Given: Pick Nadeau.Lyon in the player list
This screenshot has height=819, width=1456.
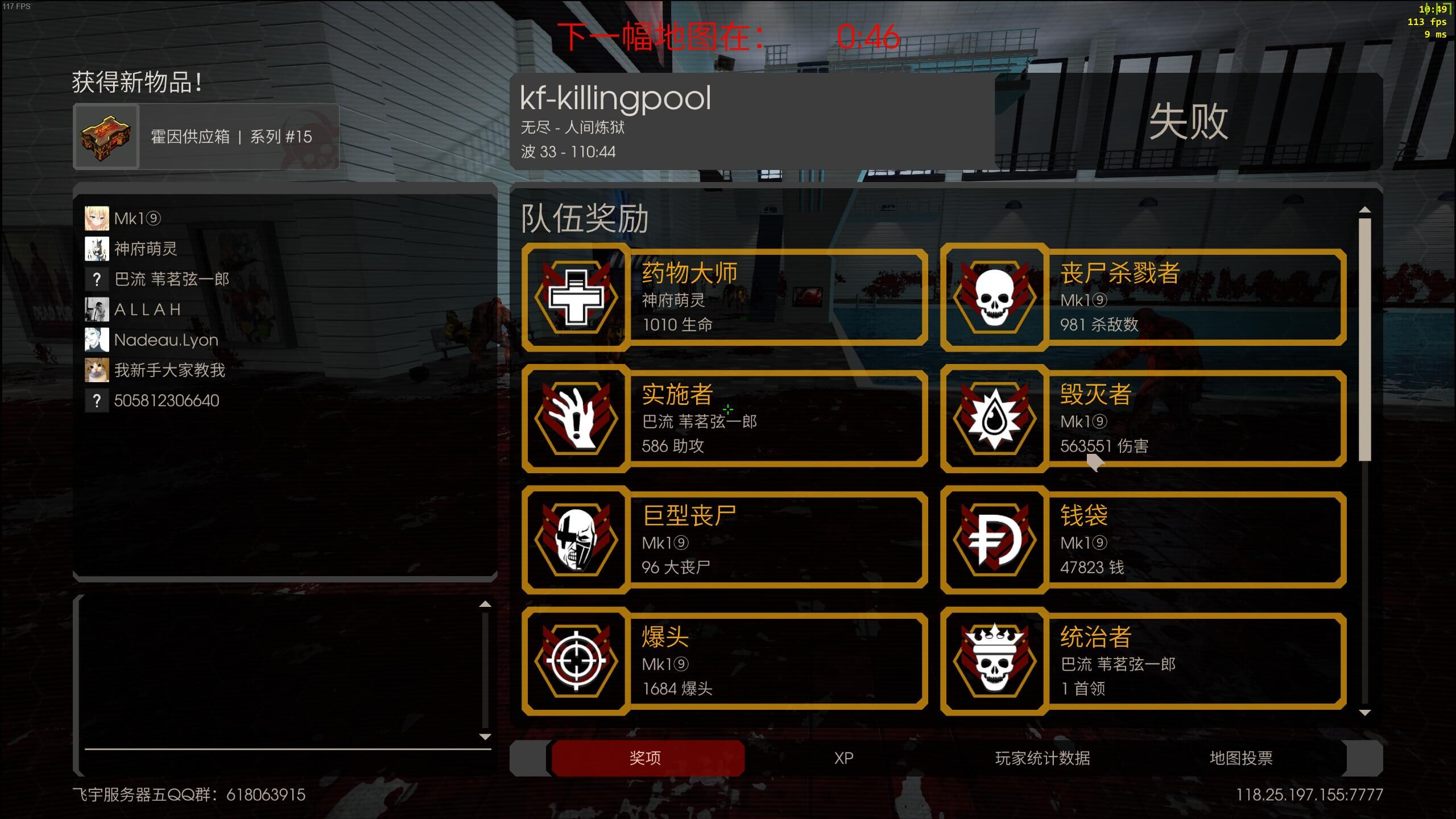Looking at the screenshot, I should (x=166, y=340).
